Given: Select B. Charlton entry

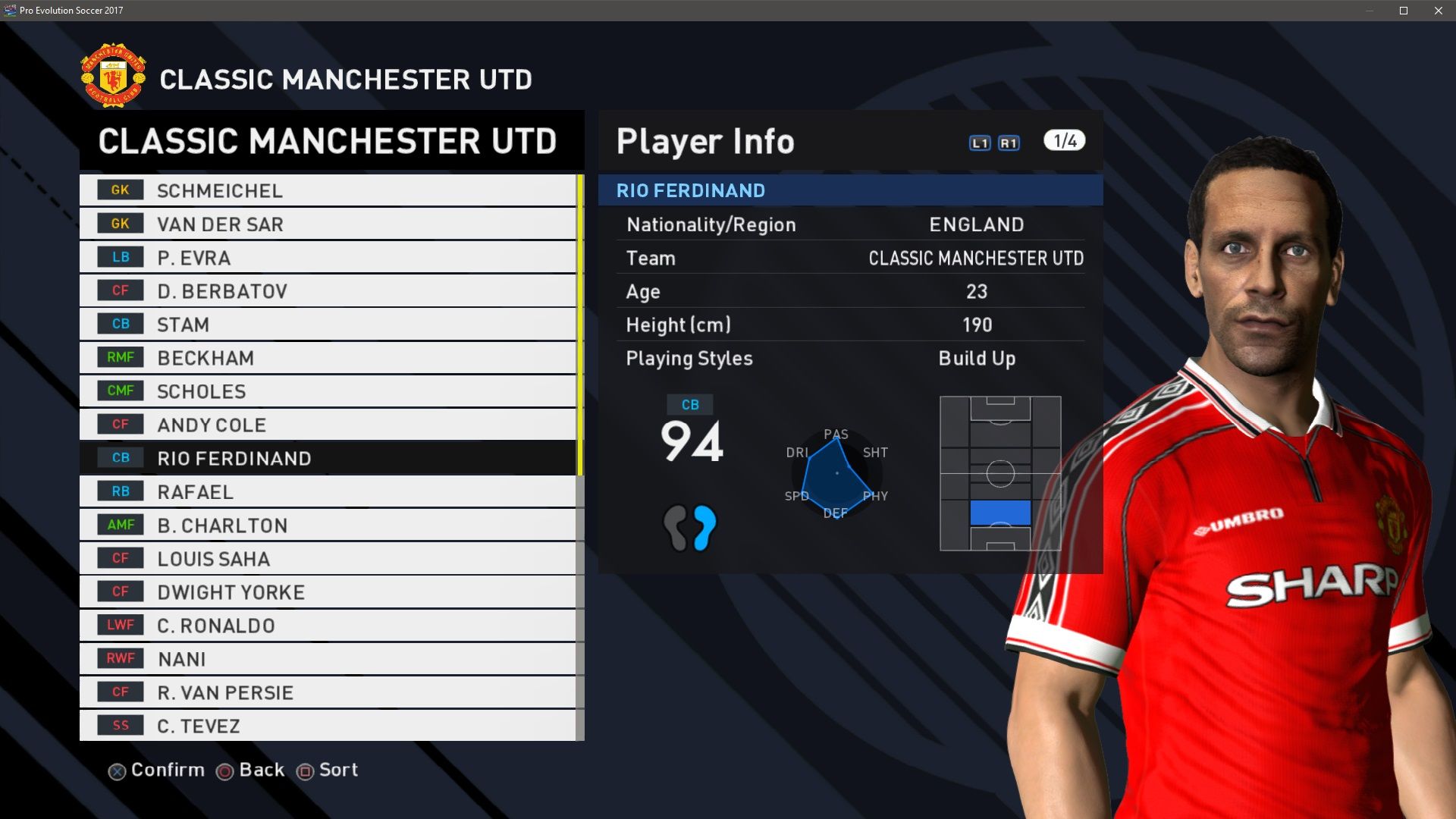Looking at the screenshot, I should 328,525.
